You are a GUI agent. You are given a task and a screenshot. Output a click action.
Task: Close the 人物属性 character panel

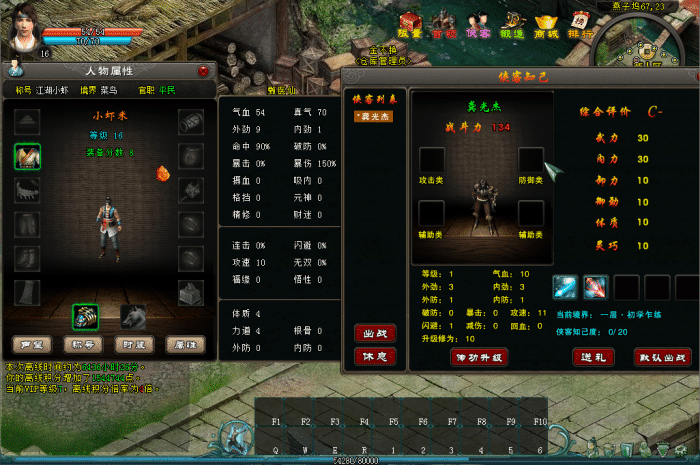tap(203, 71)
